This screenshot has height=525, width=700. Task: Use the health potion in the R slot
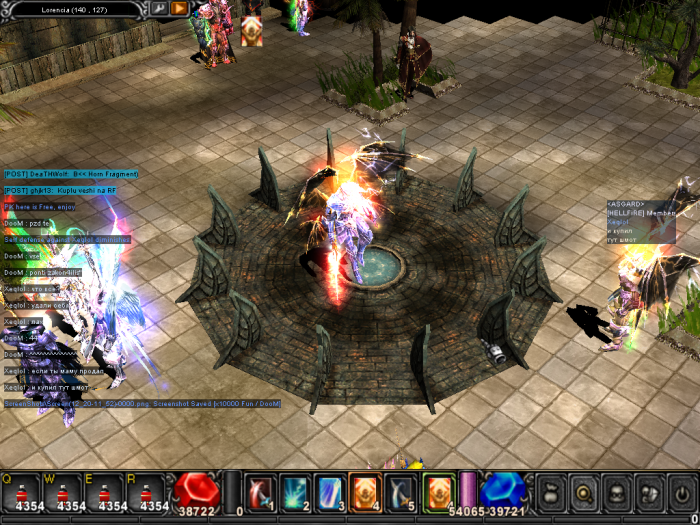[147, 492]
